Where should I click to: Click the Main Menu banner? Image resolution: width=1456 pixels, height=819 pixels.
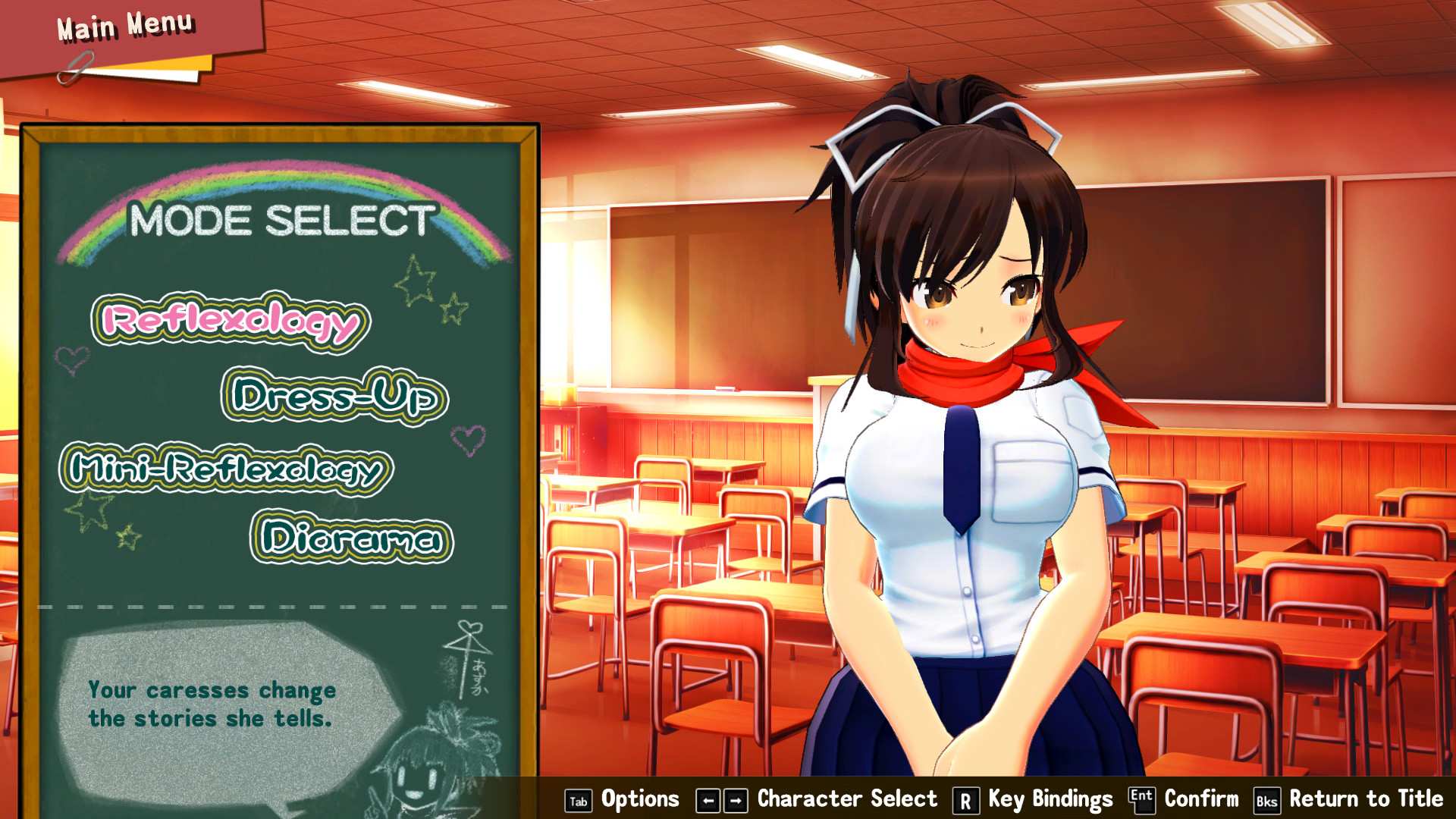point(125,27)
